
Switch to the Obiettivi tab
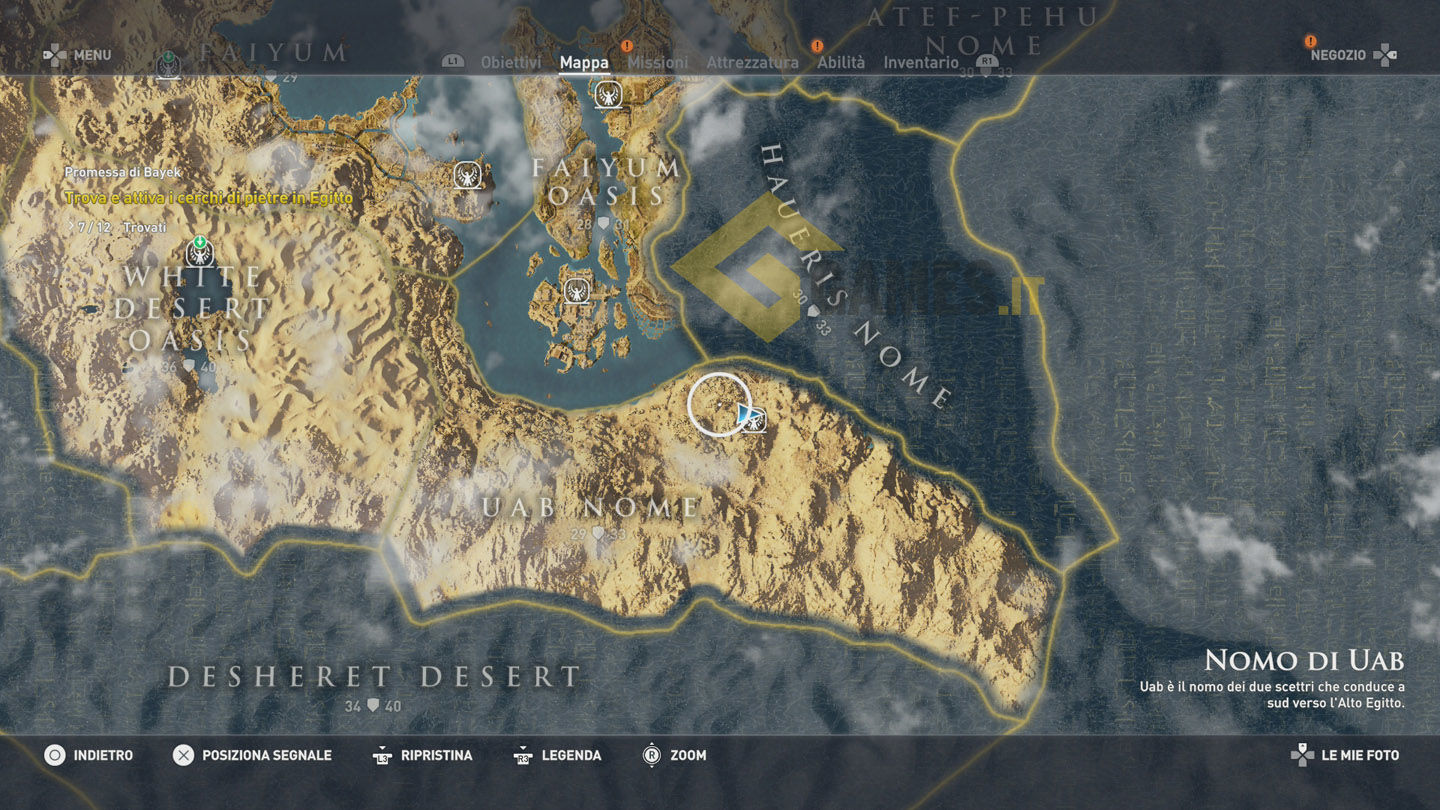coord(510,62)
